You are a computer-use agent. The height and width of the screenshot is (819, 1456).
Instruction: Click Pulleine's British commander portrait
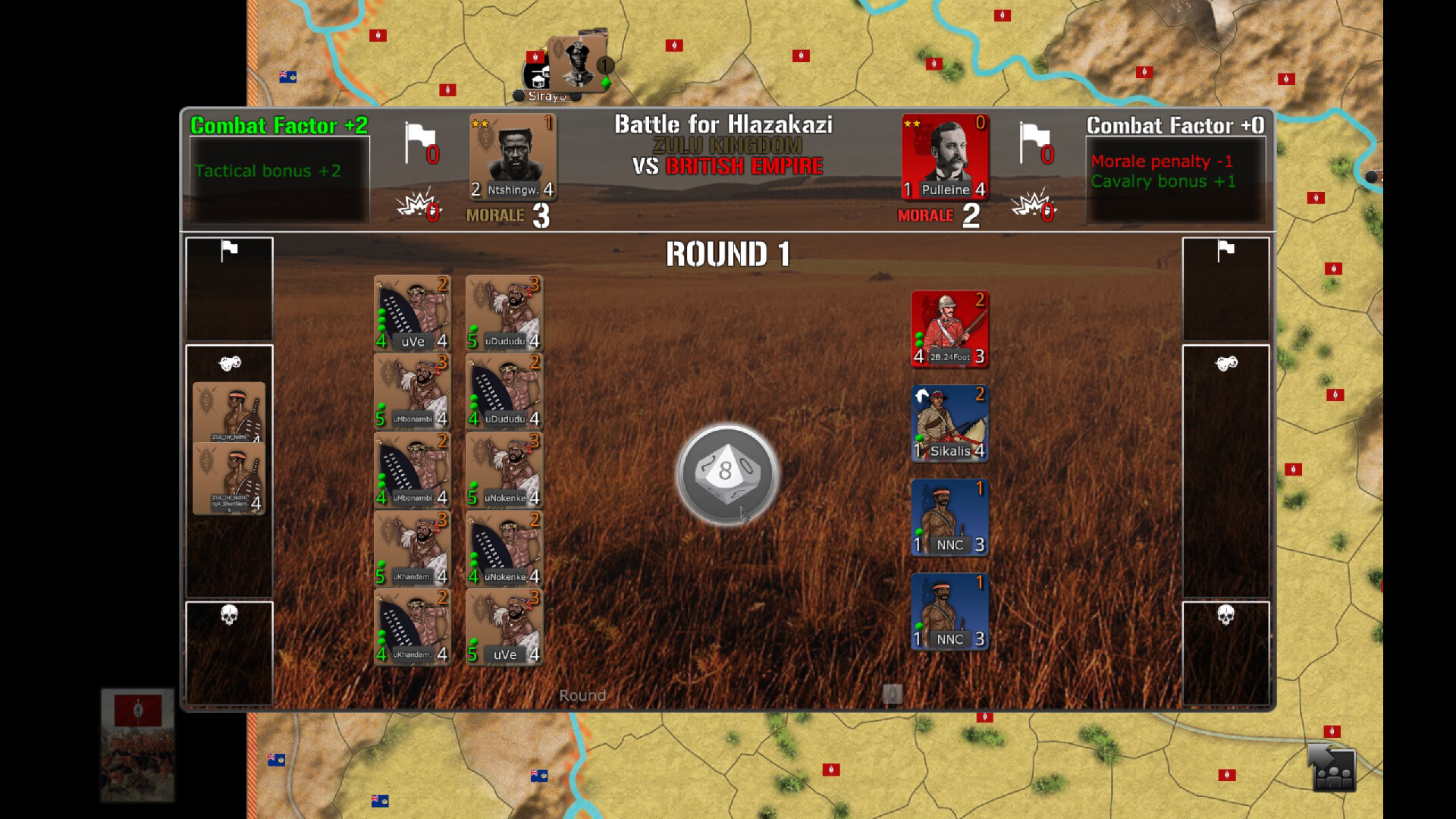pos(946,155)
